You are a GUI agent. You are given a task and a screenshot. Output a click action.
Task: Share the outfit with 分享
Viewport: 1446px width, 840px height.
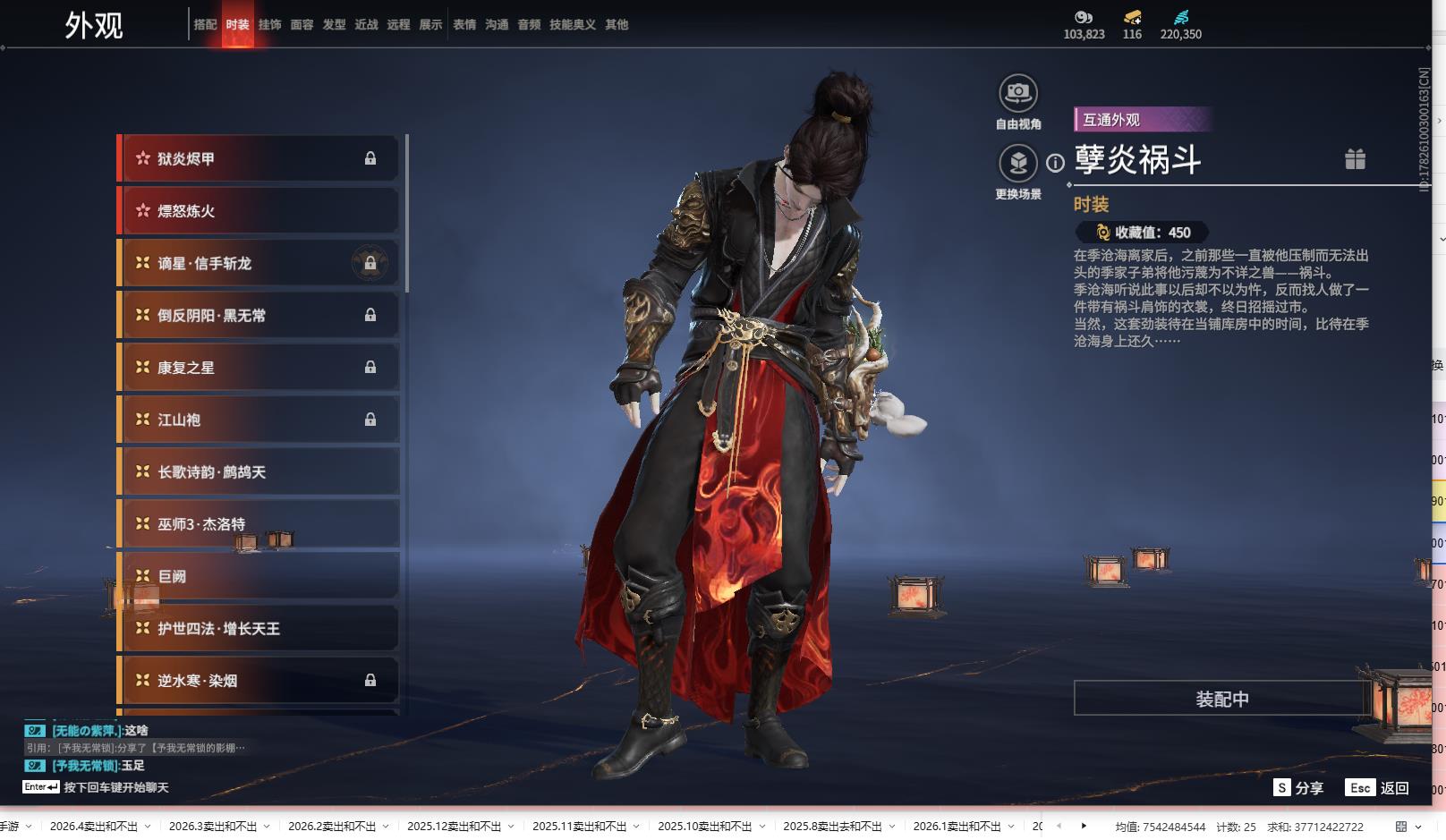[x=1298, y=788]
